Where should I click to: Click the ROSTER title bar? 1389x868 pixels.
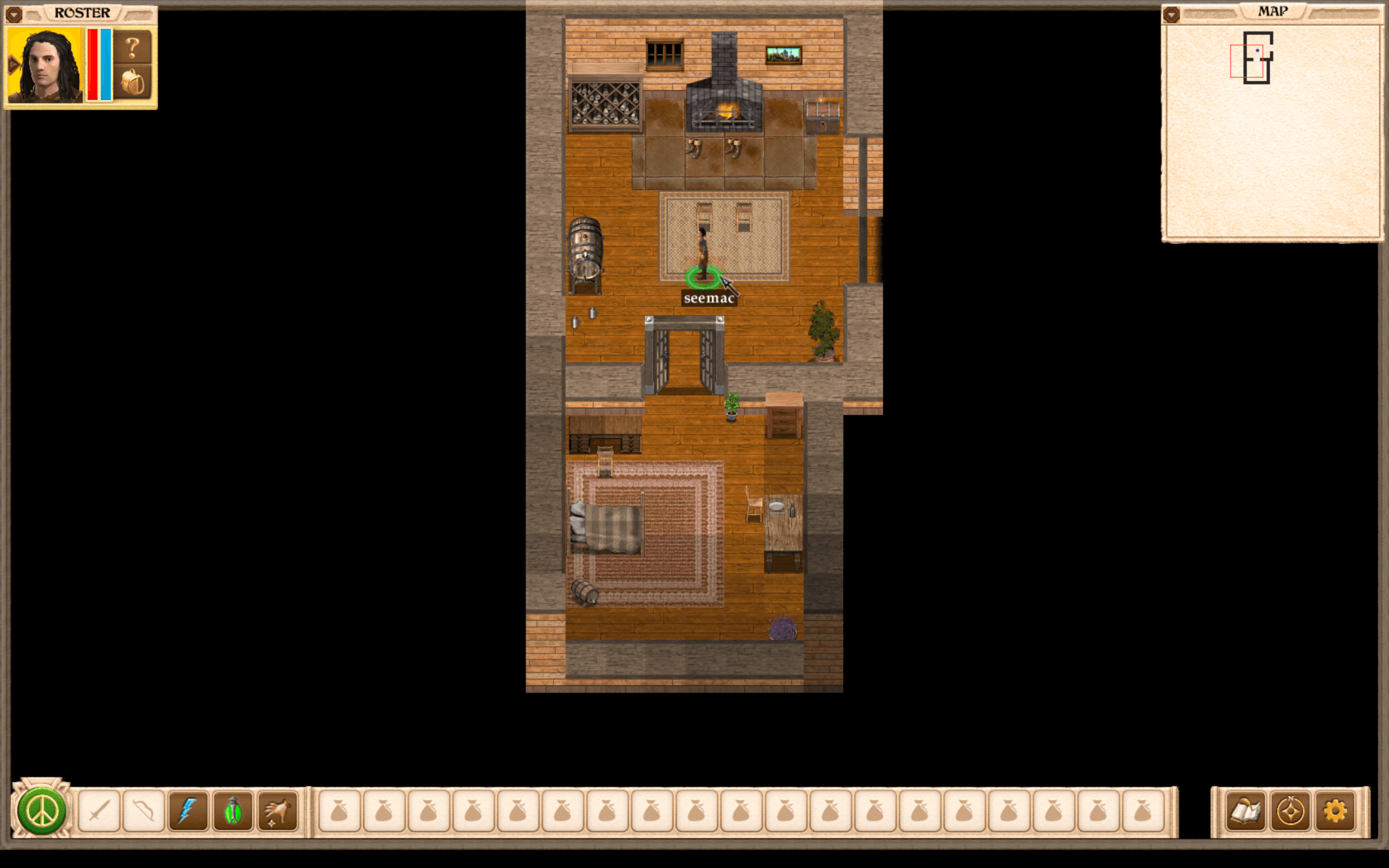[81, 12]
